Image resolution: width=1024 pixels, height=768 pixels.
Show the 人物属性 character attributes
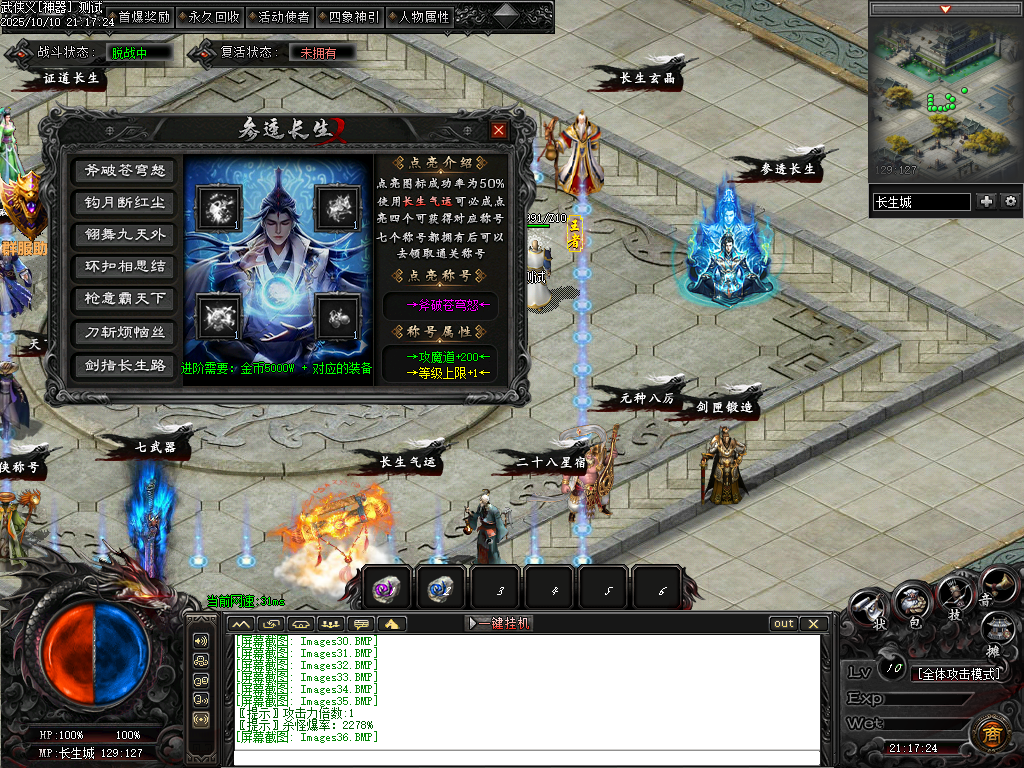click(423, 16)
